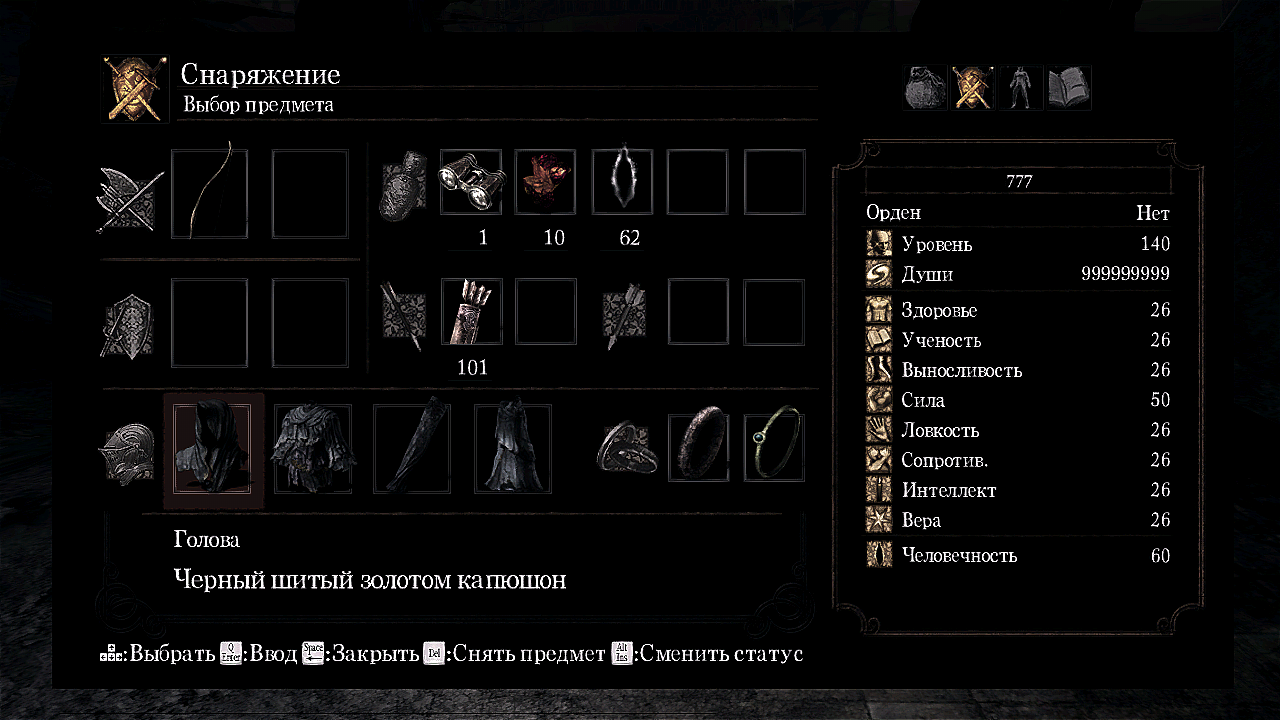Switch to the open book system tab
The height and width of the screenshot is (720, 1280).
(x=1068, y=88)
